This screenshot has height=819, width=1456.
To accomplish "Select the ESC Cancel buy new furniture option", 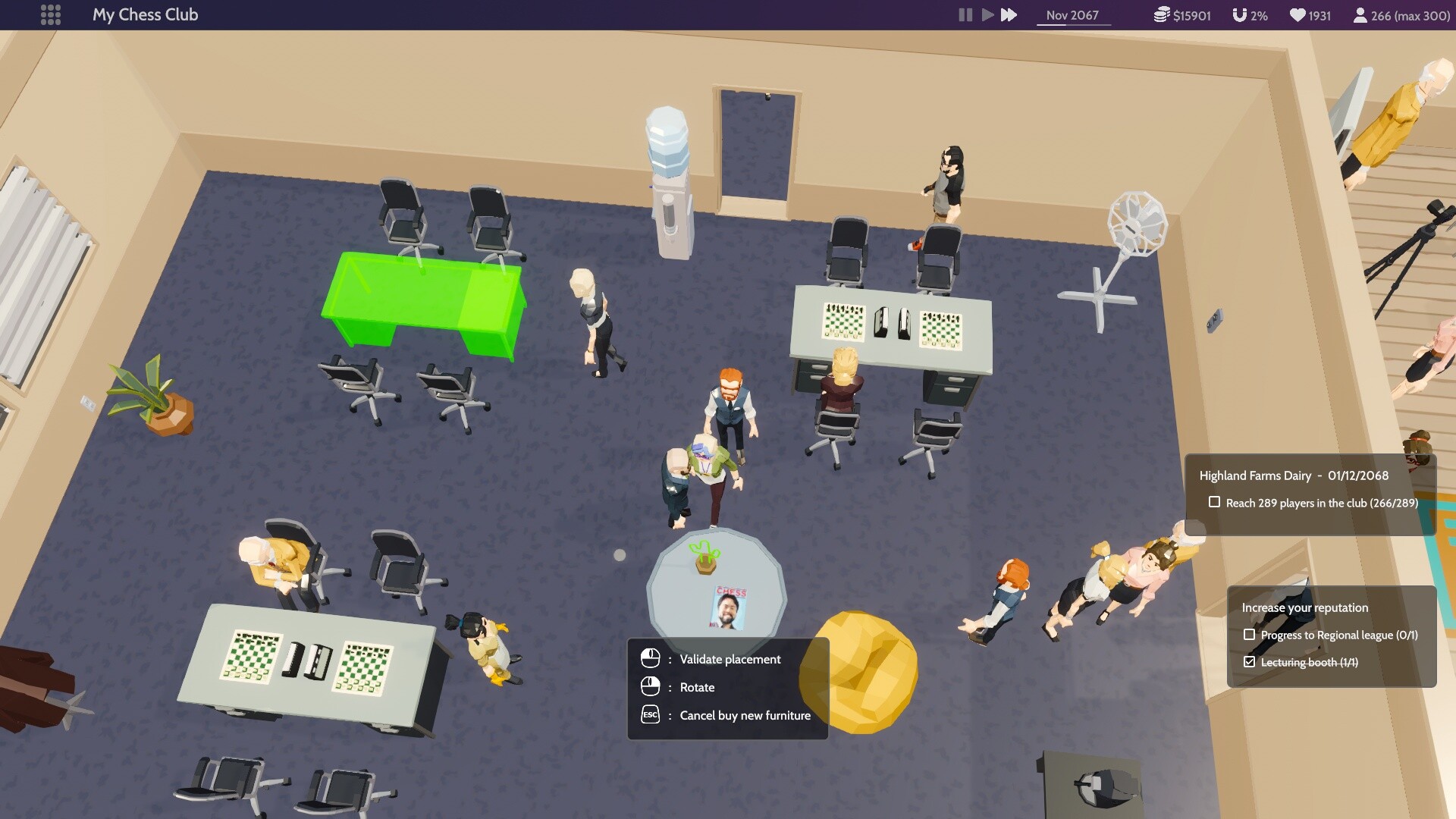I will 649,714.
